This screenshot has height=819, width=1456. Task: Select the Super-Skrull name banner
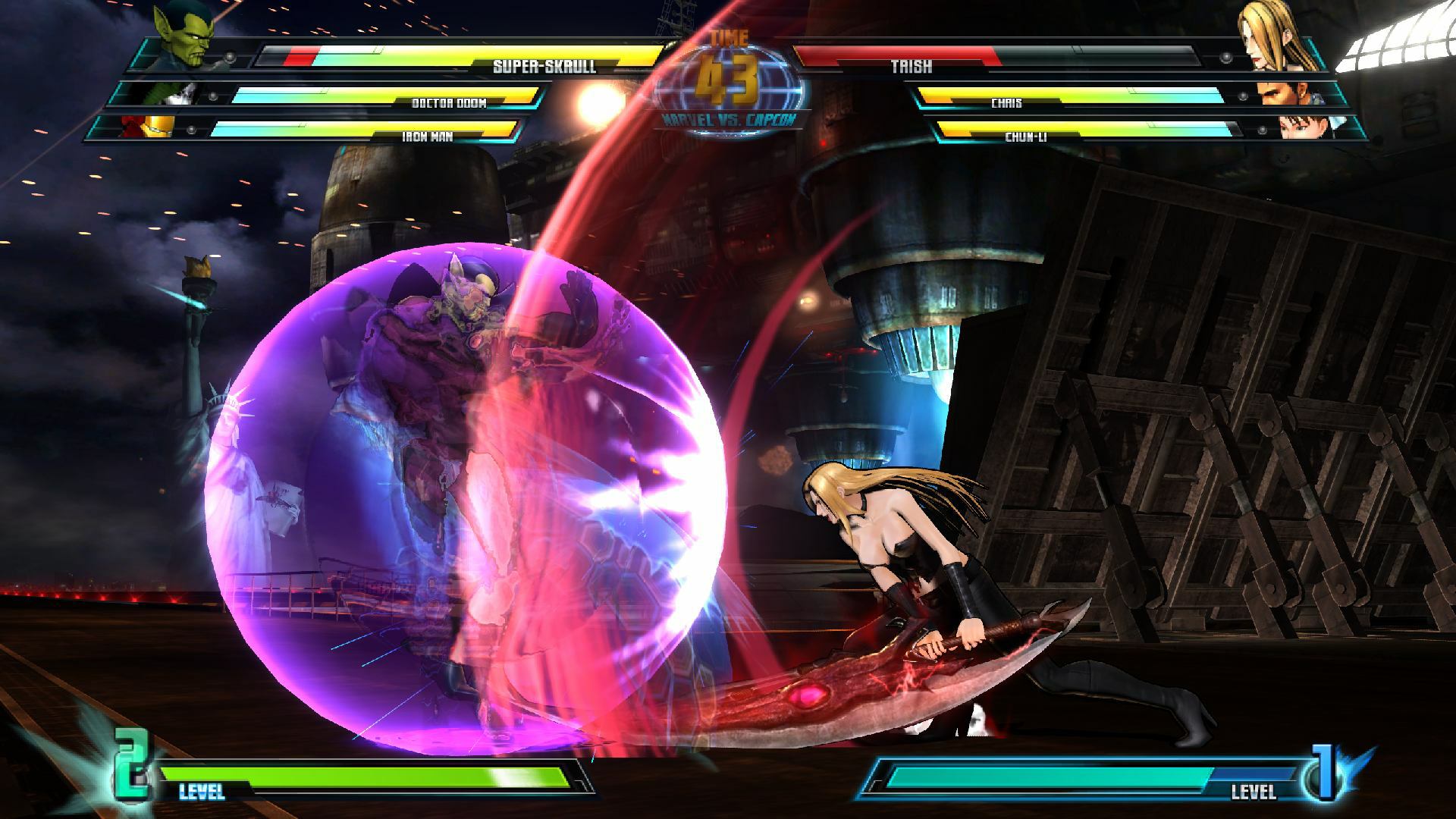coord(544,66)
